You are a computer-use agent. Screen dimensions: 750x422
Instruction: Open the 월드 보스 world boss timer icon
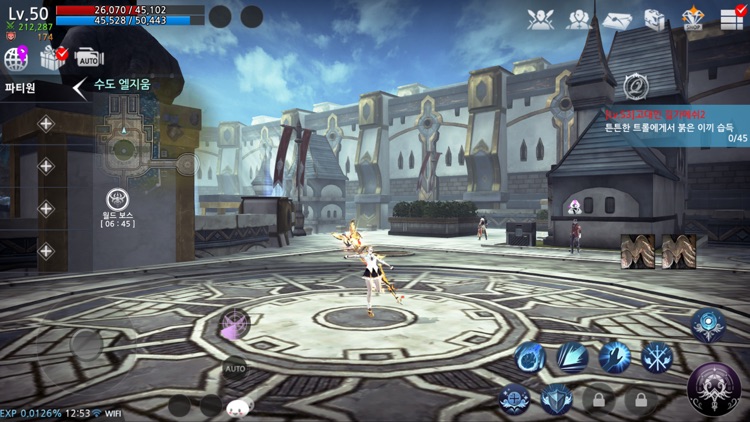[117, 201]
